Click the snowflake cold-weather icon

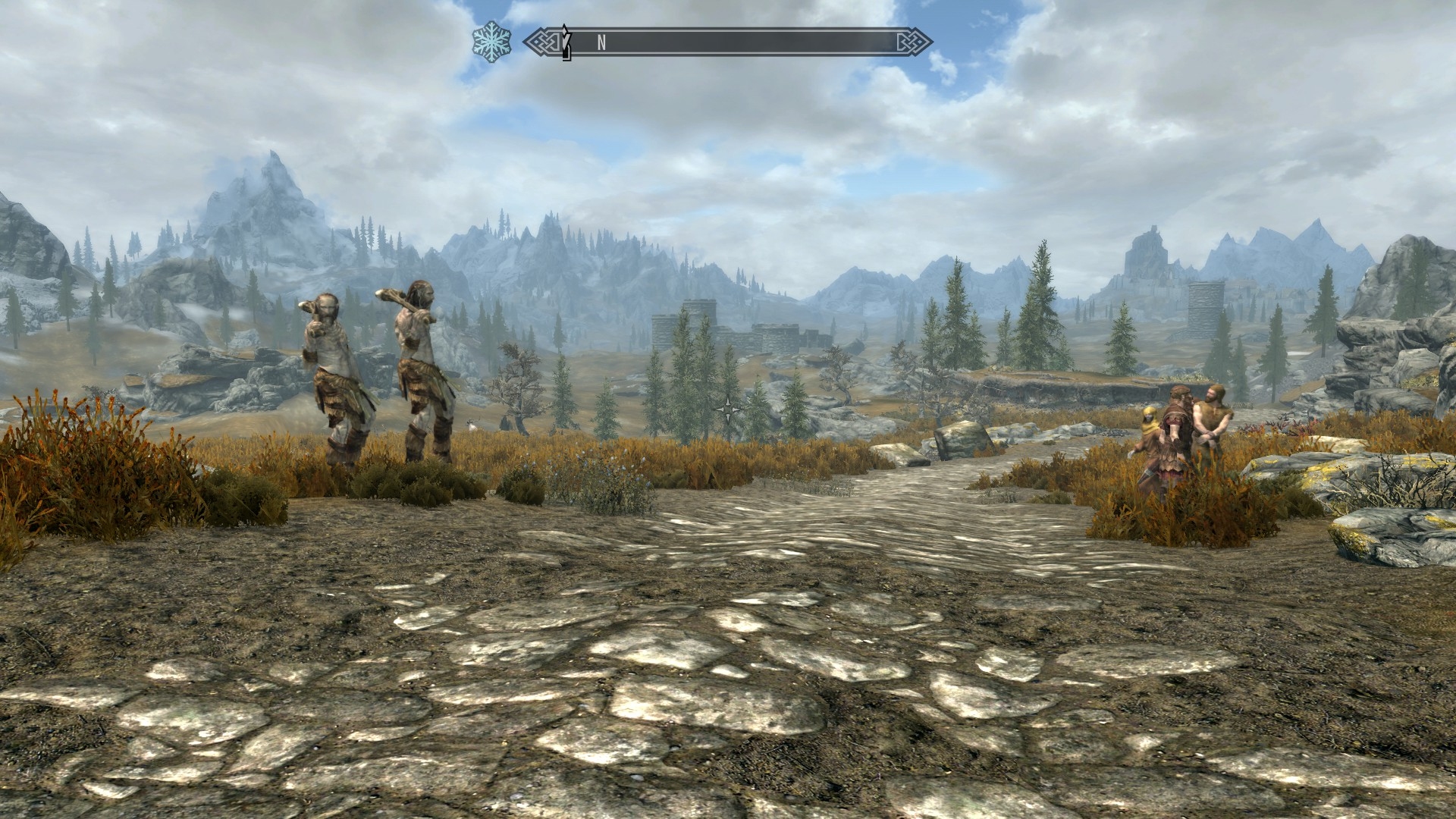pyautogui.click(x=491, y=41)
